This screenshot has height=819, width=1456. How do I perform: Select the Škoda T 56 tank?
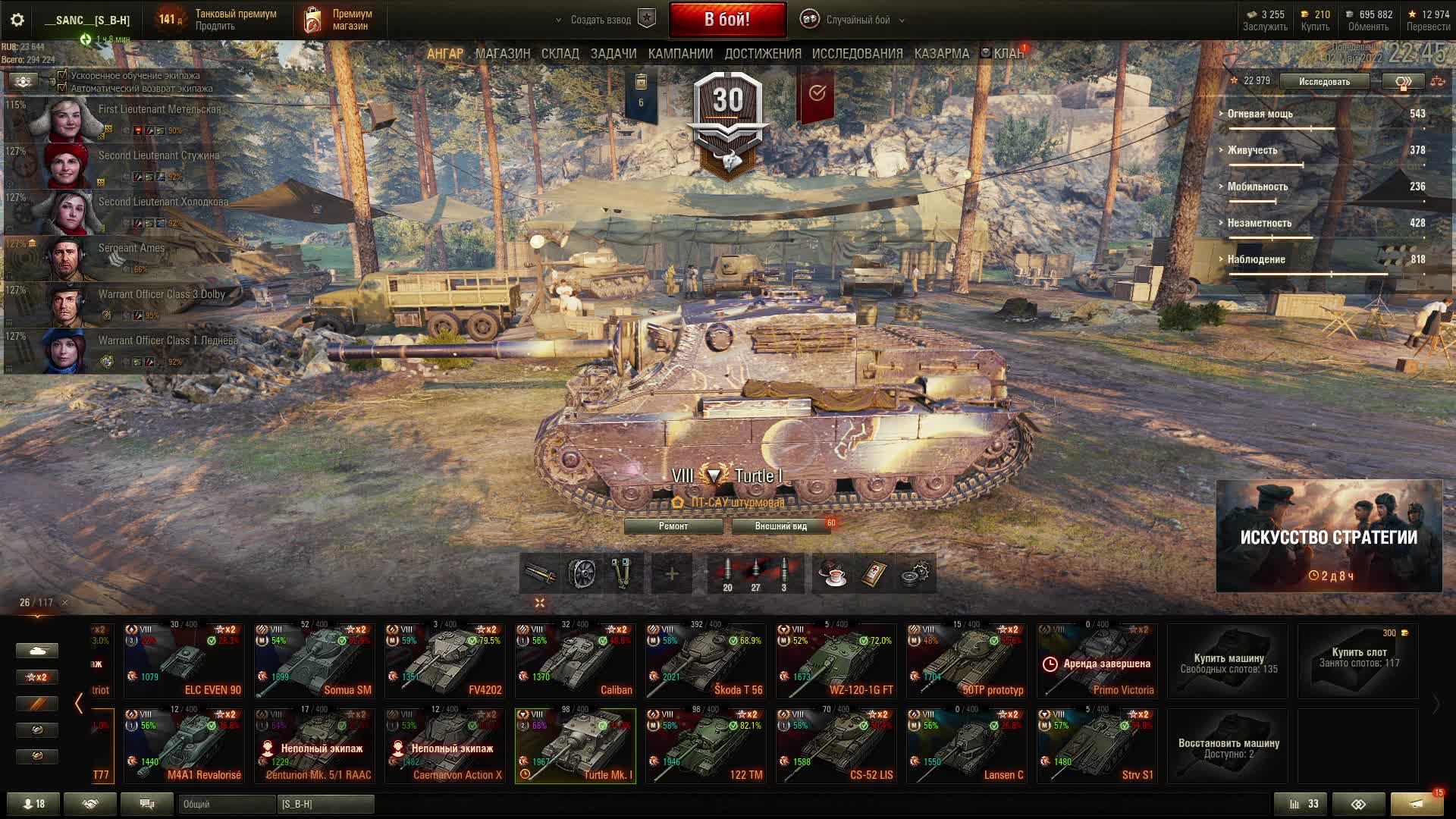click(x=705, y=661)
